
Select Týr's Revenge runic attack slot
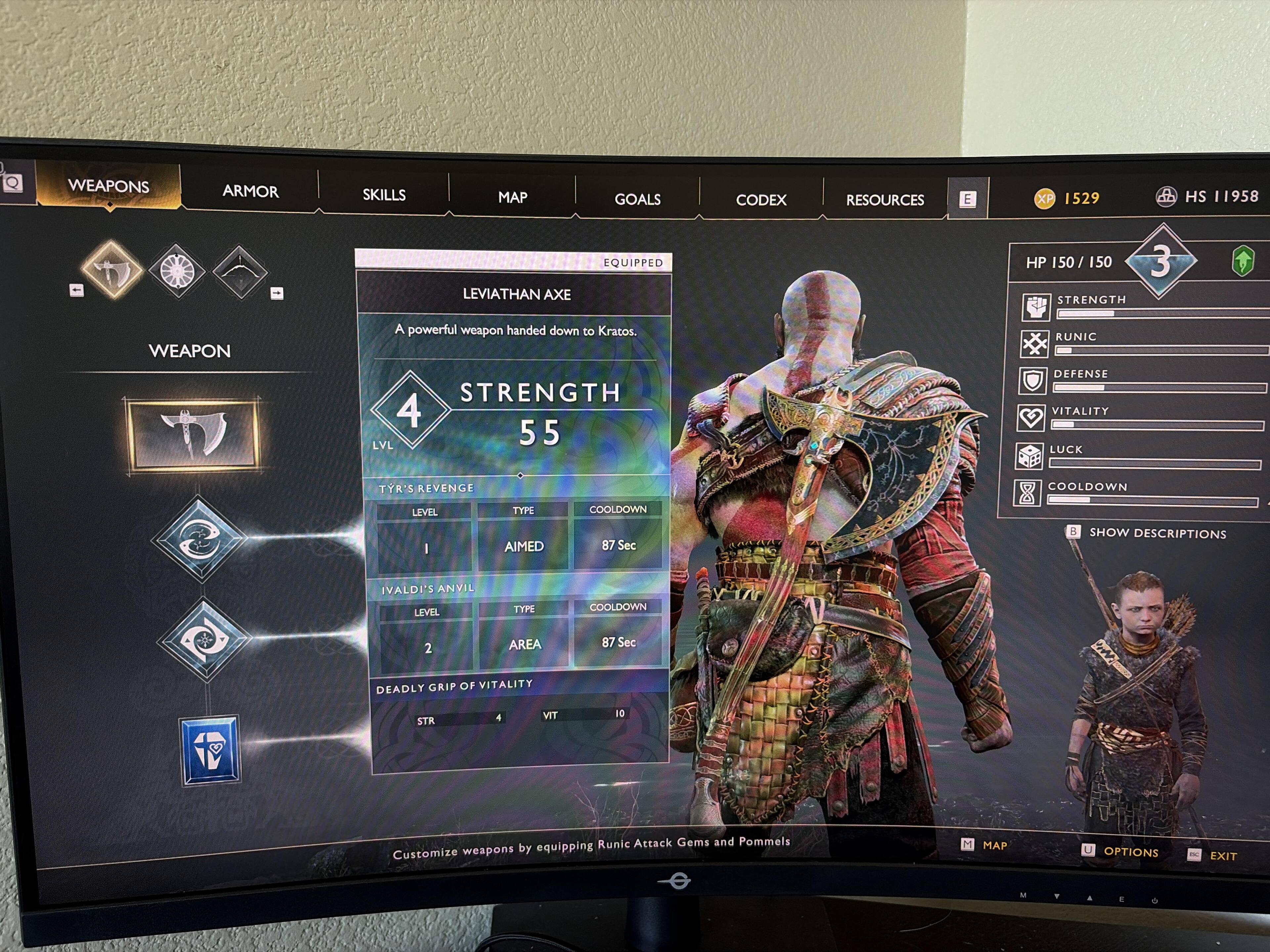pyautogui.click(x=199, y=539)
